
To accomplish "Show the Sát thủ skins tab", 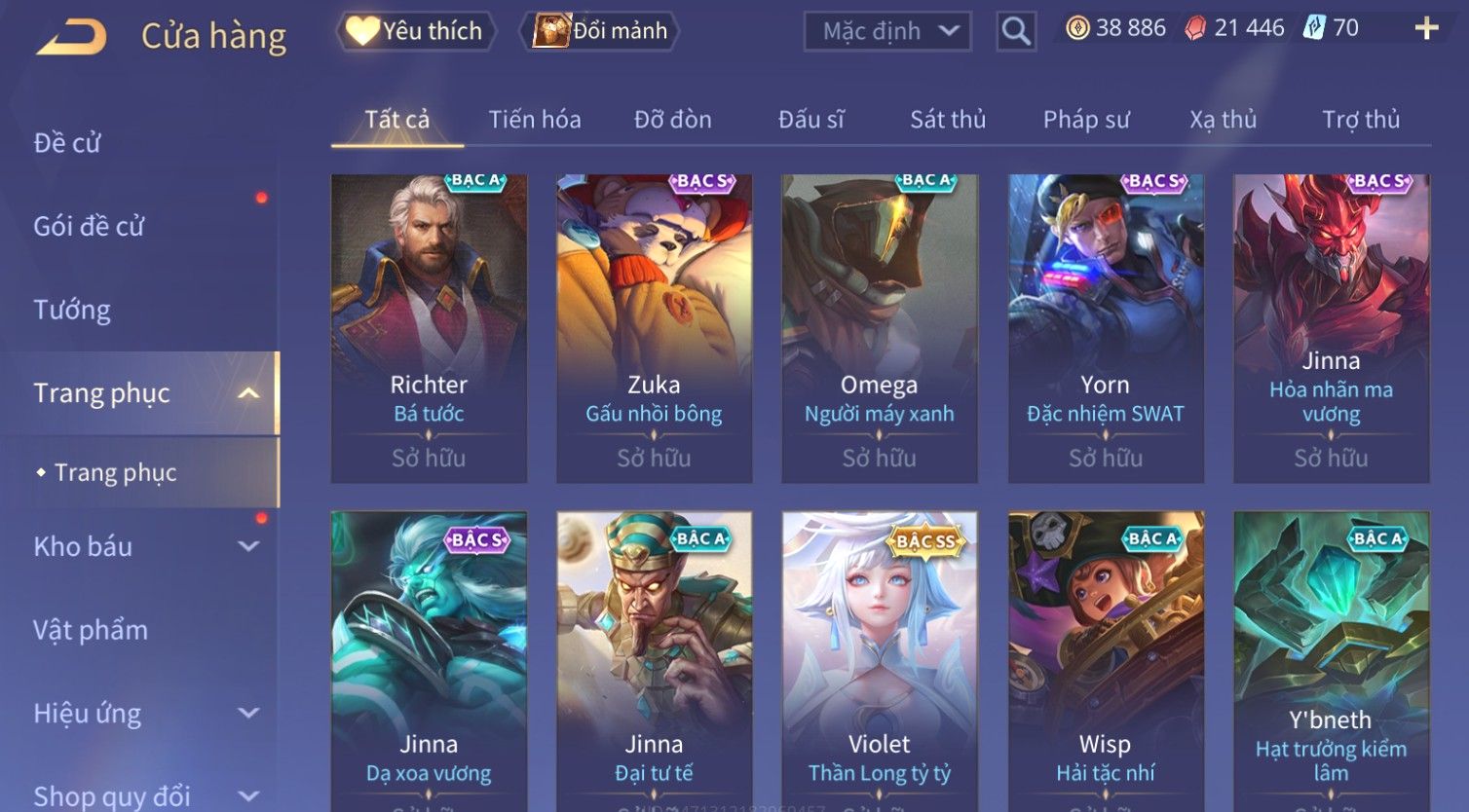I will (x=948, y=120).
